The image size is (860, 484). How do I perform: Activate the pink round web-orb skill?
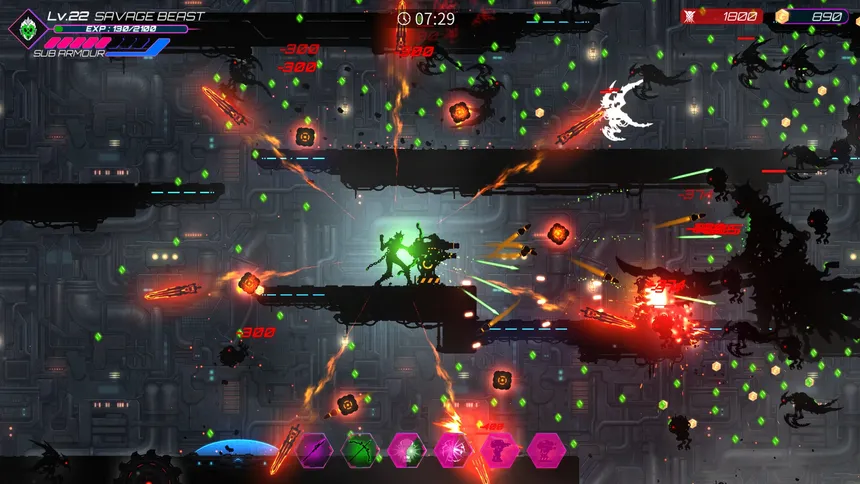452,450
